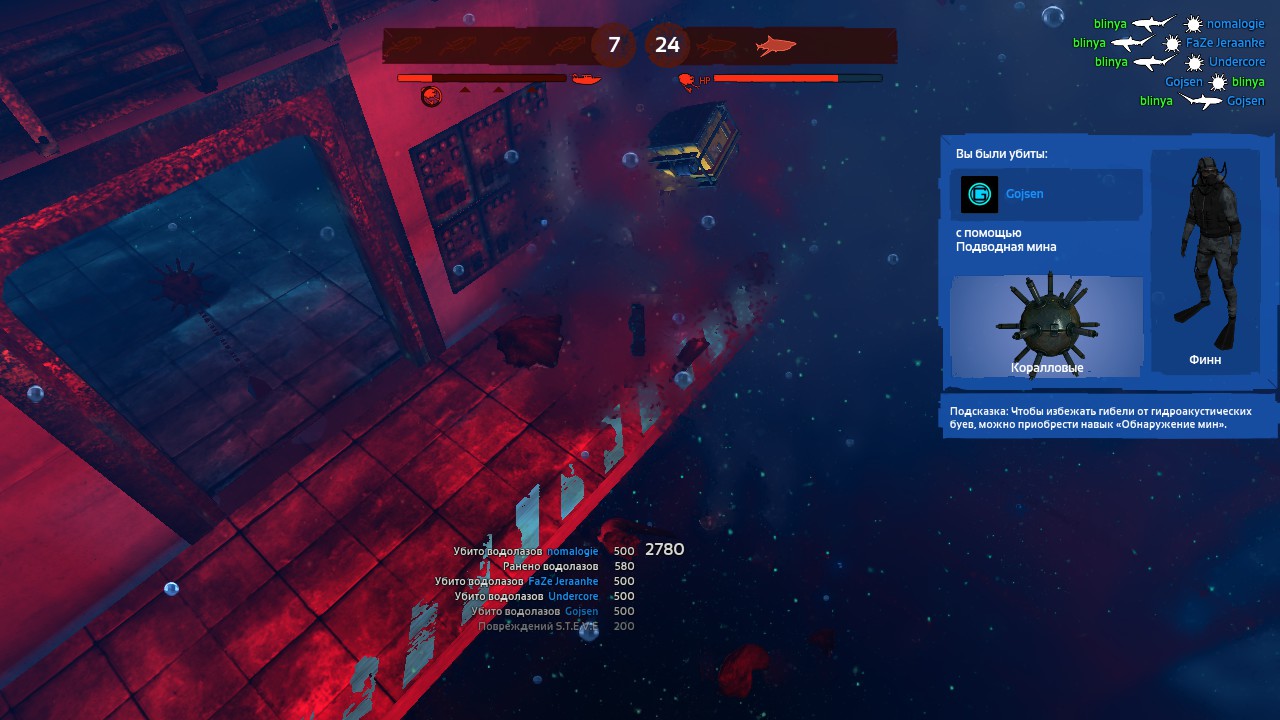This screenshot has width=1280, height=720.
Task: Click the mine explosion icon next to nomalogie
Action: (1192, 24)
